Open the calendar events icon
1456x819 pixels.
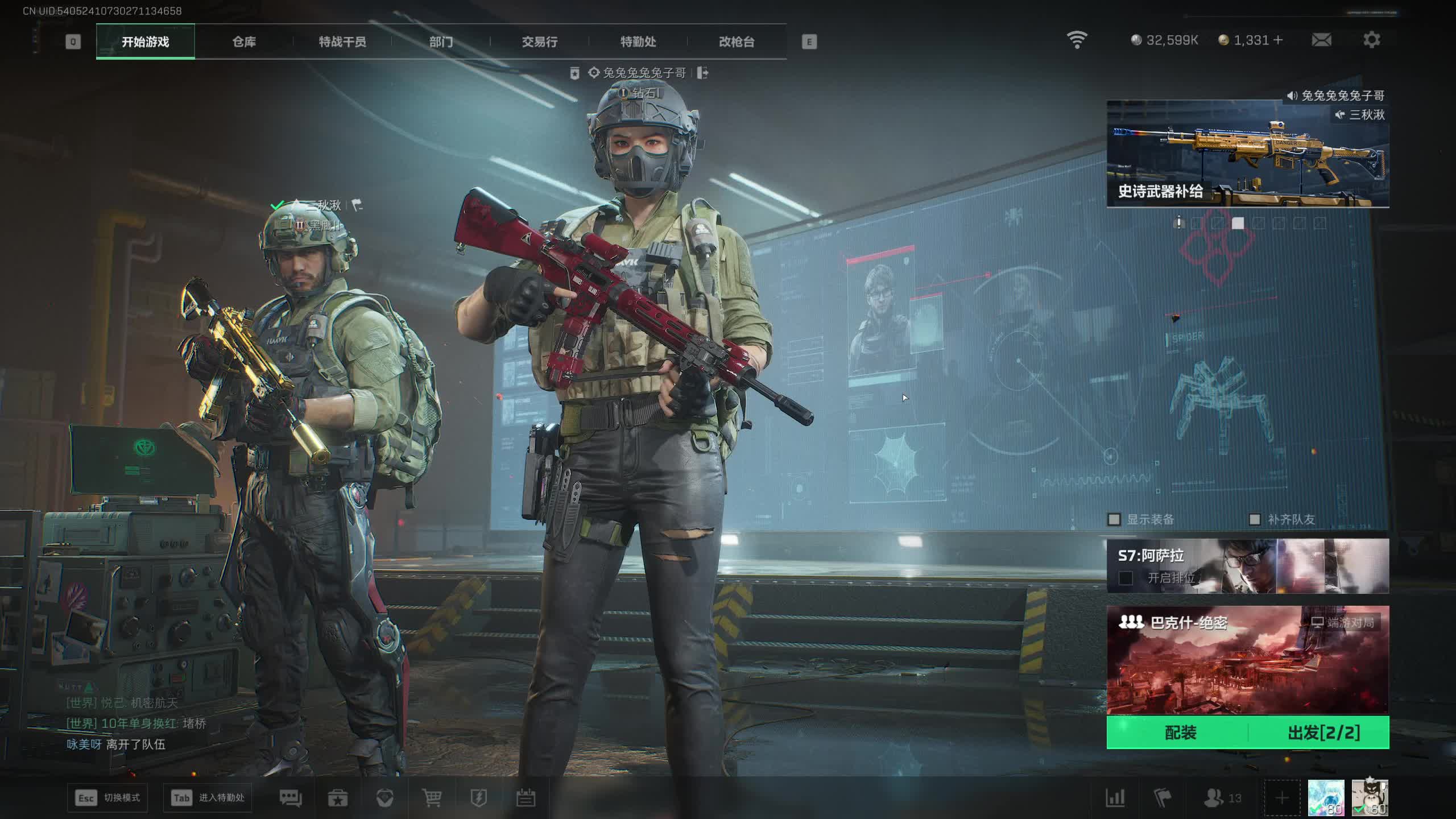point(526,798)
